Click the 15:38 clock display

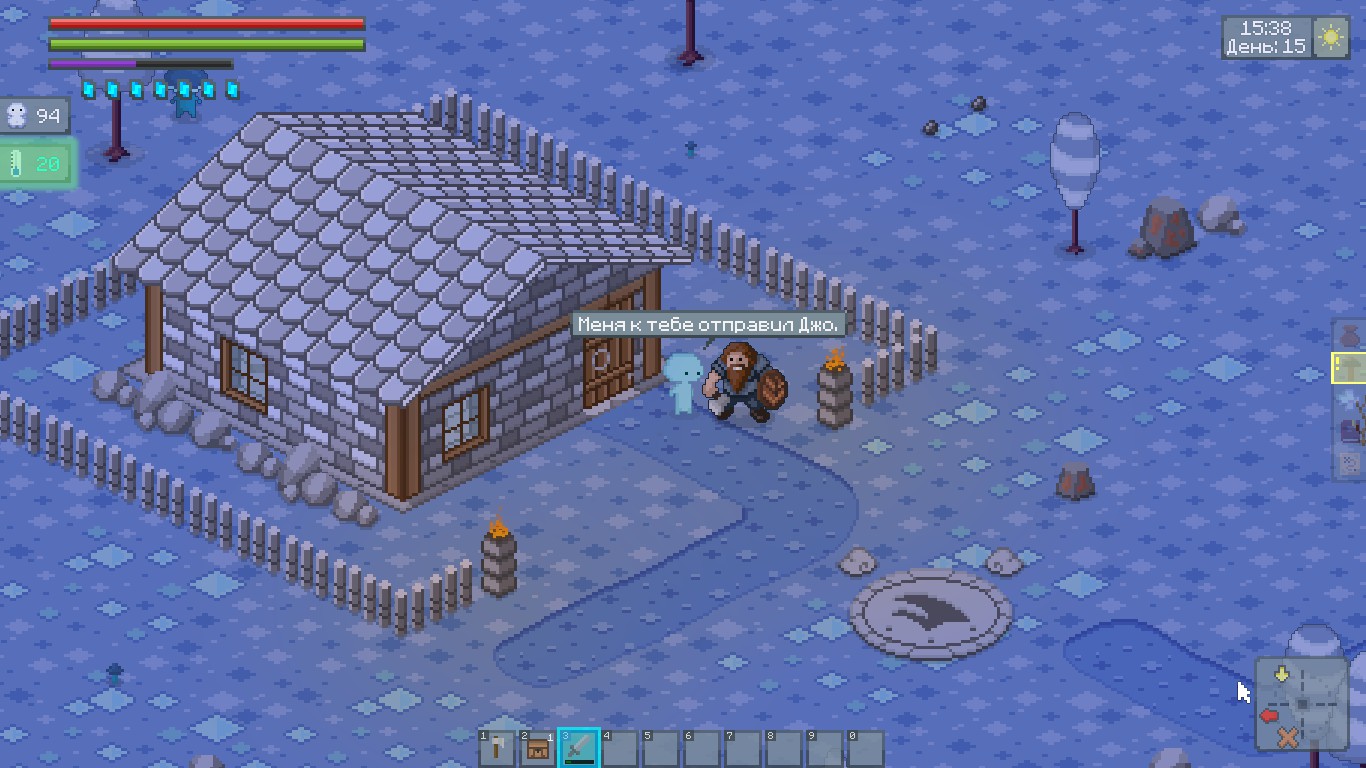pyautogui.click(x=1266, y=27)
